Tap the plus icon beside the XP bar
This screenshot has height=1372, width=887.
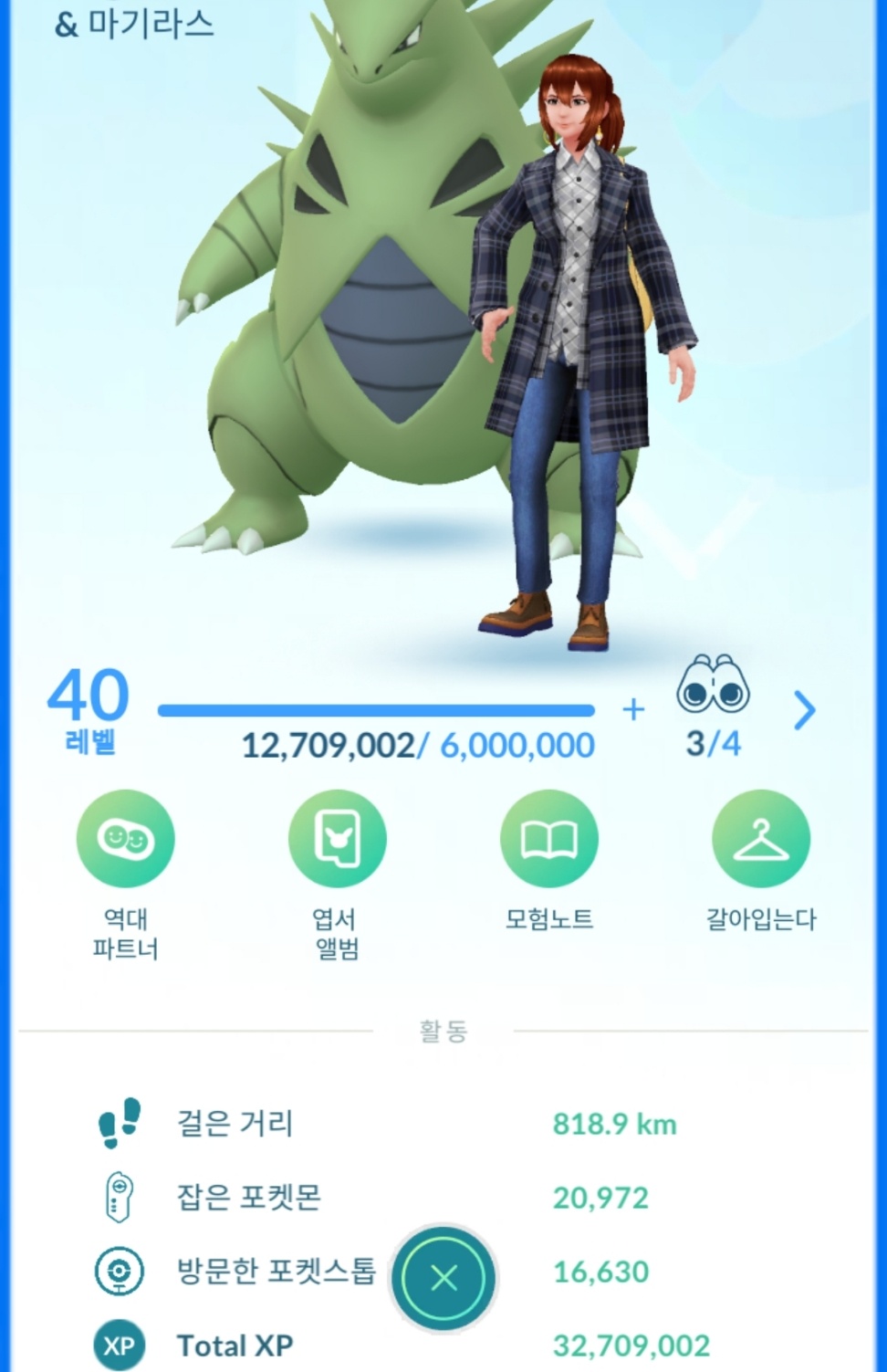coord(633,709)
